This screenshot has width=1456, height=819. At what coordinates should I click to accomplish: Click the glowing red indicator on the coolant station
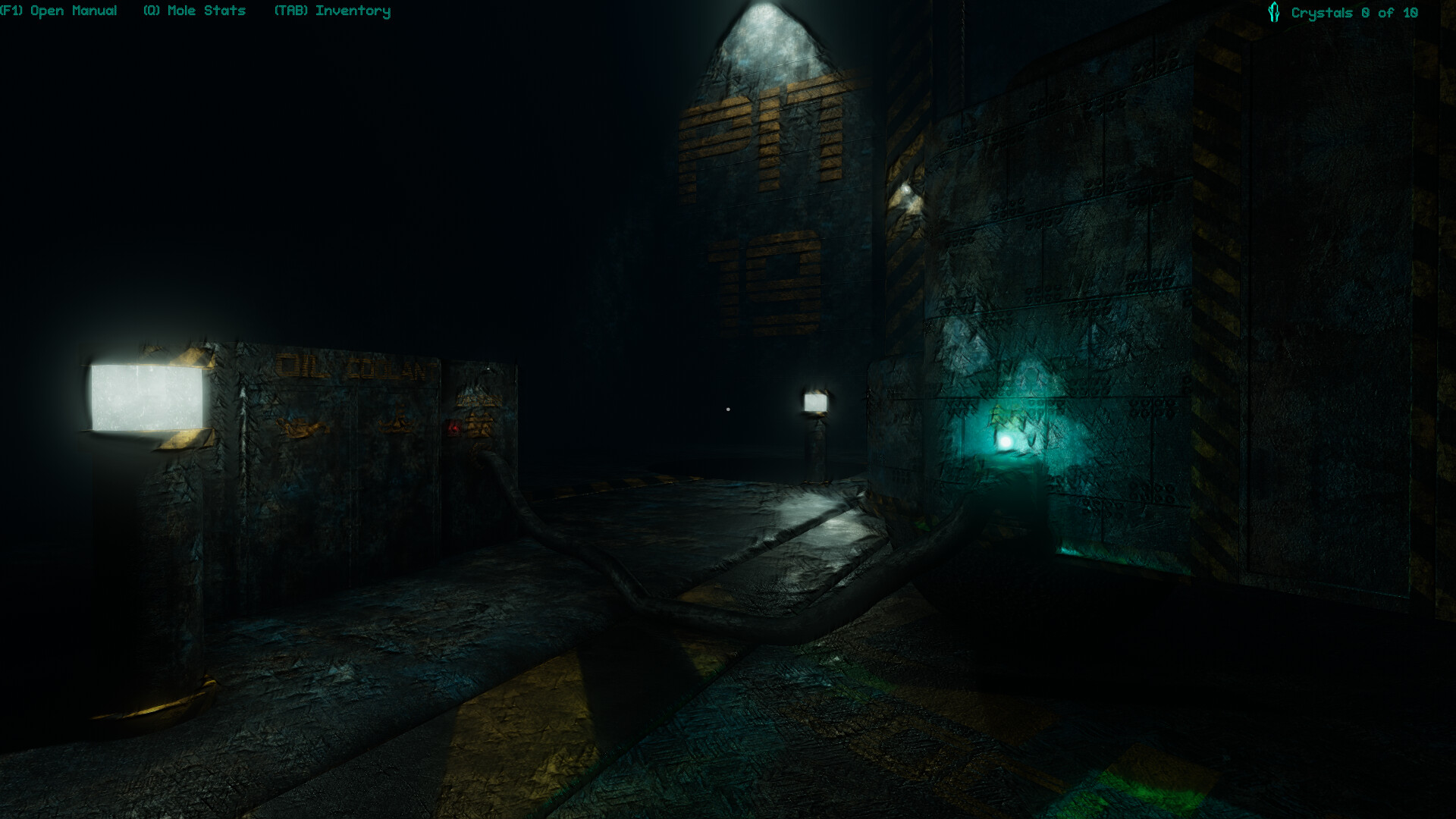[x=454, y=429]
